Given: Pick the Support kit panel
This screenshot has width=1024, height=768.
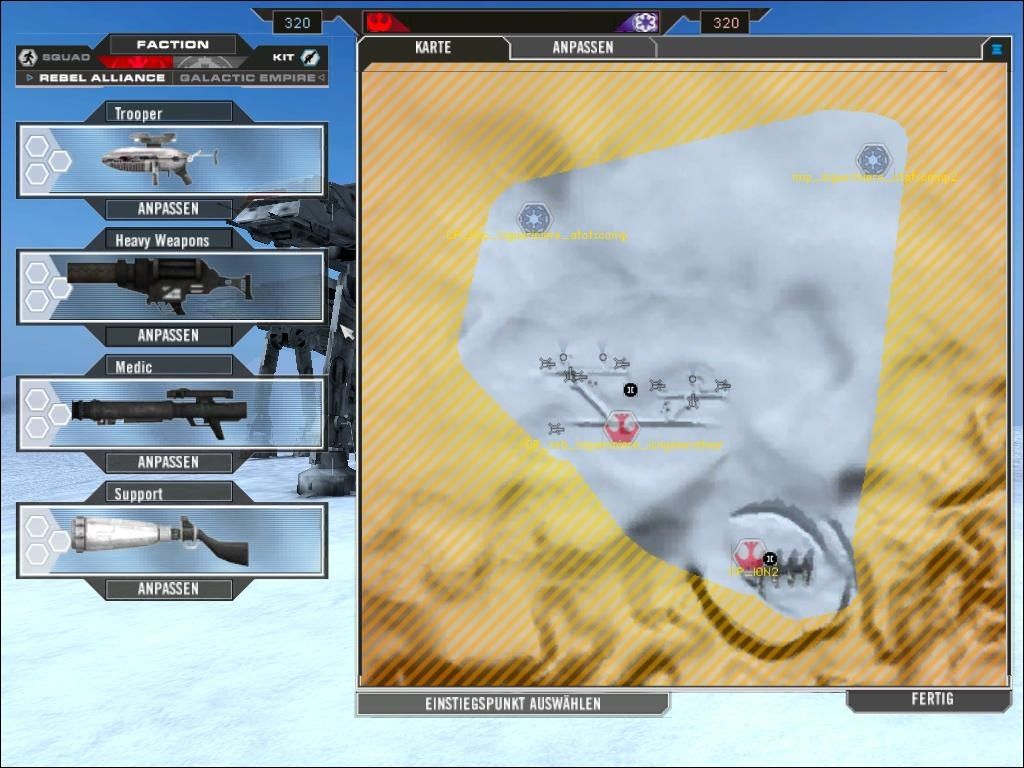Looking at the screenshot, I should tap(171, 541).
